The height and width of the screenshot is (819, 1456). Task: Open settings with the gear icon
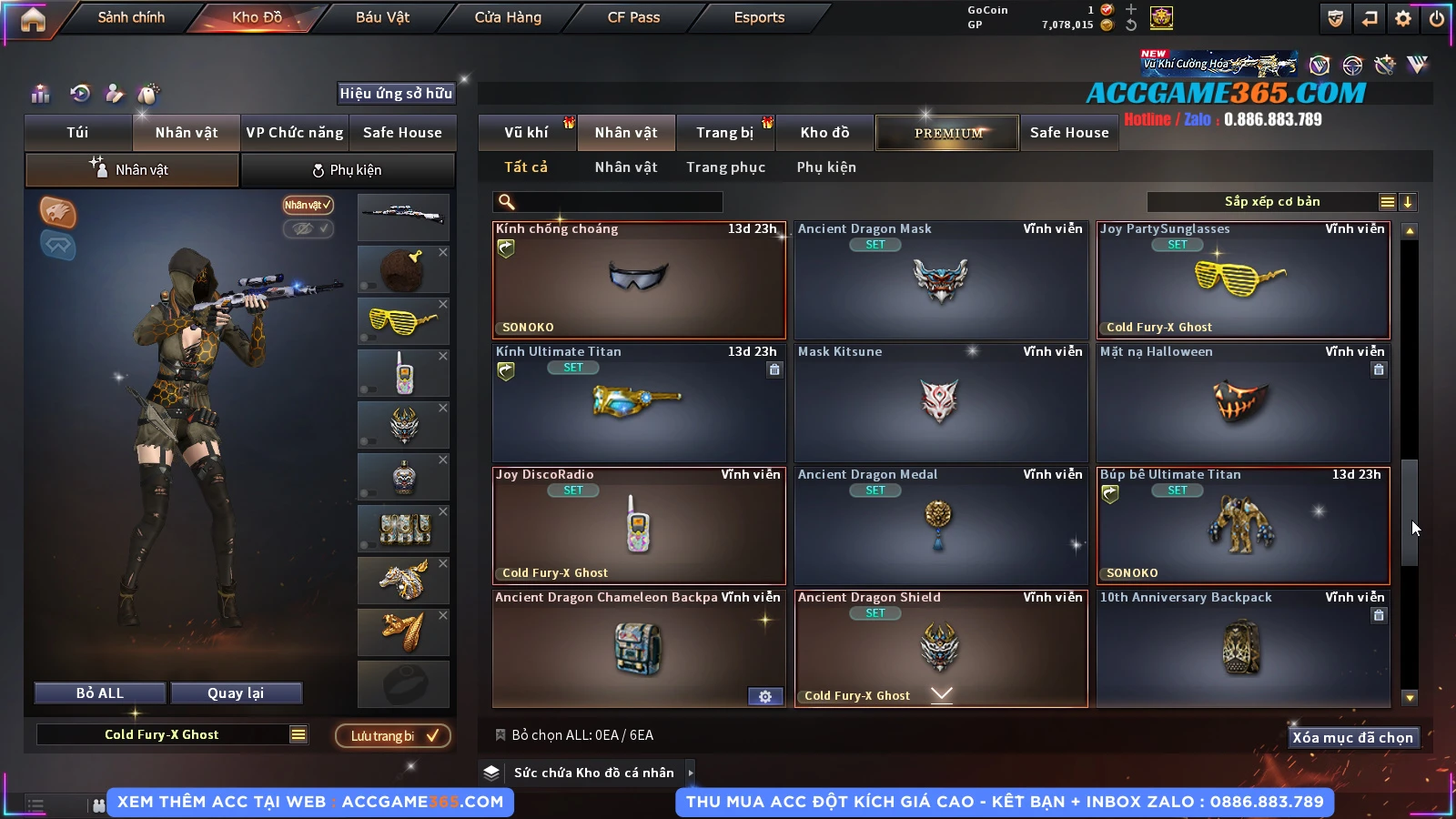pyautogui.click(x=1403, y=18)
